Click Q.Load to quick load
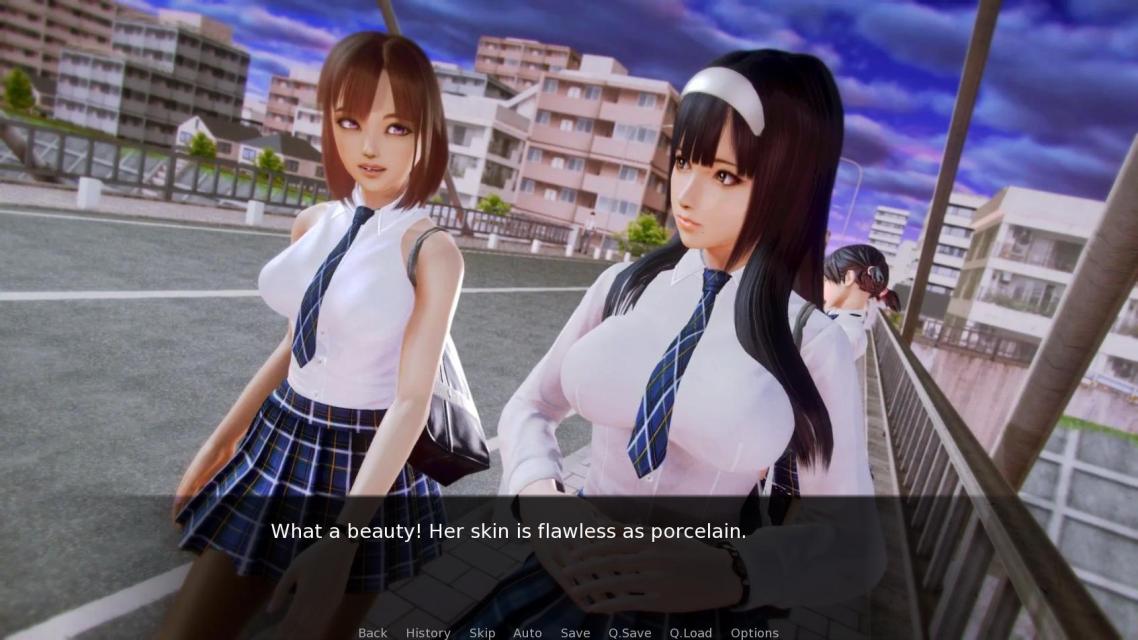1138x640 pixels. point(691,632)
